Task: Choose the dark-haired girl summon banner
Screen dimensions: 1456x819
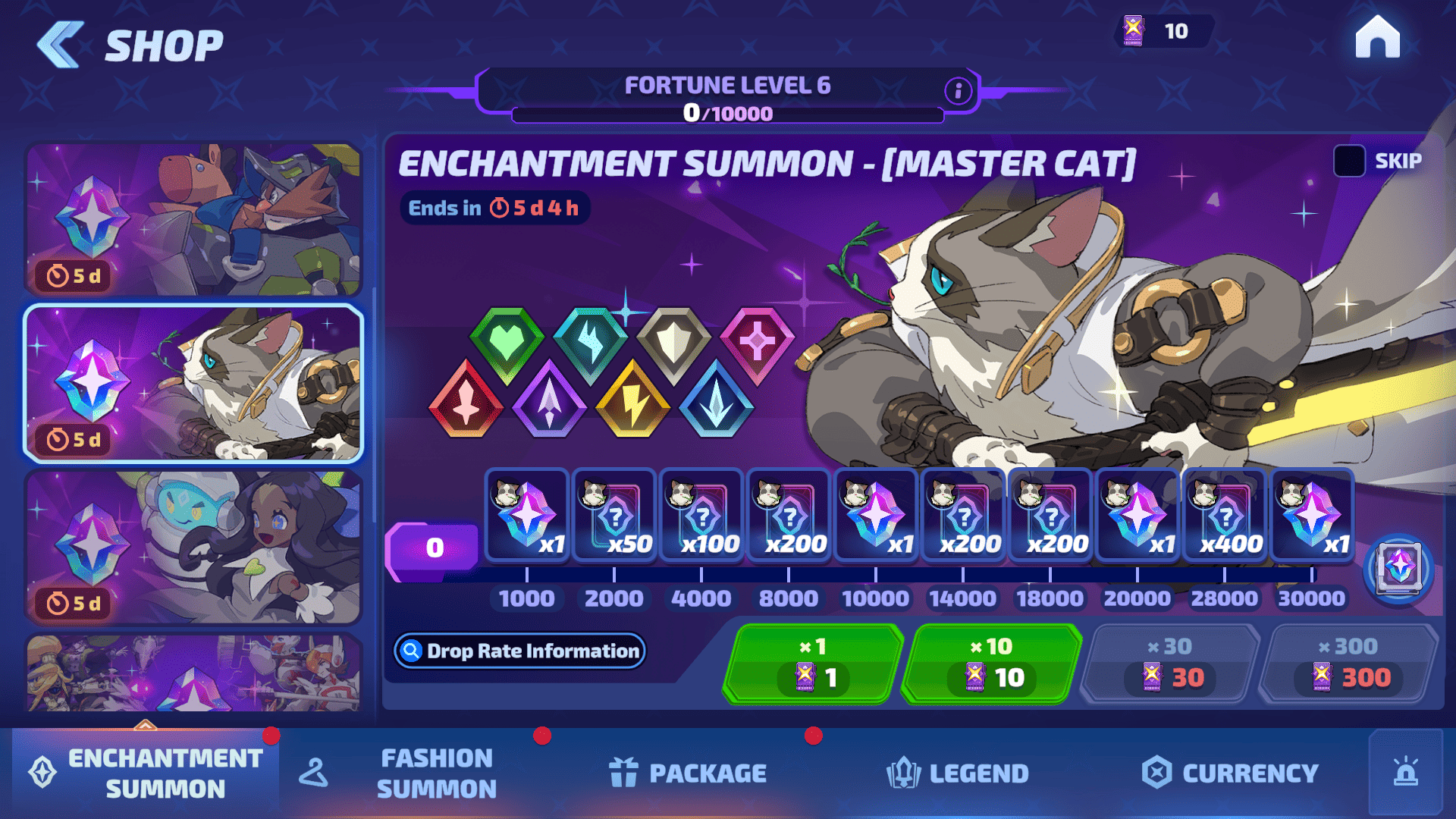Action: pos(193,547)
